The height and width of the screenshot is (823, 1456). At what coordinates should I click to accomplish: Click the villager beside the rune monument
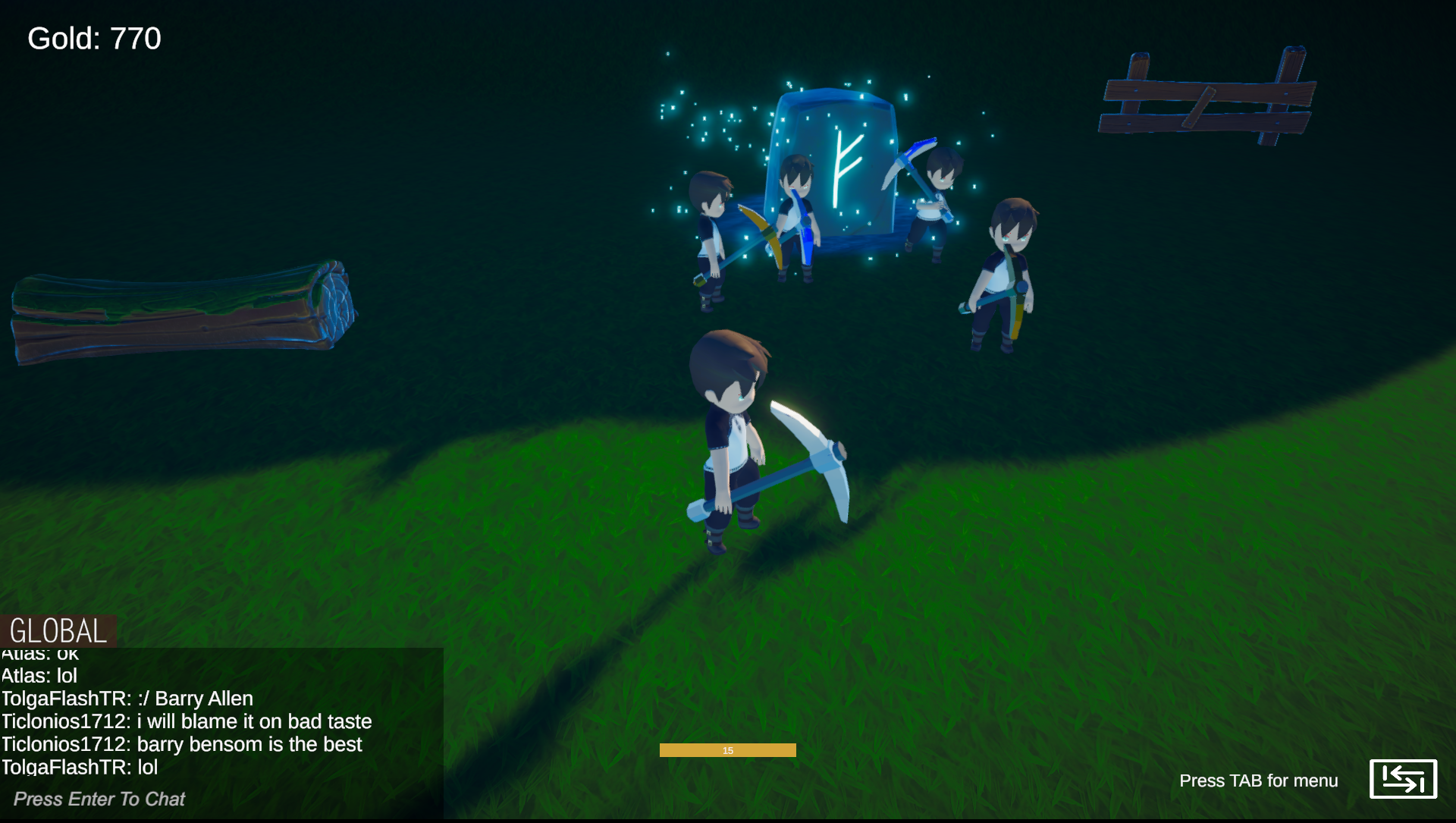796,212
